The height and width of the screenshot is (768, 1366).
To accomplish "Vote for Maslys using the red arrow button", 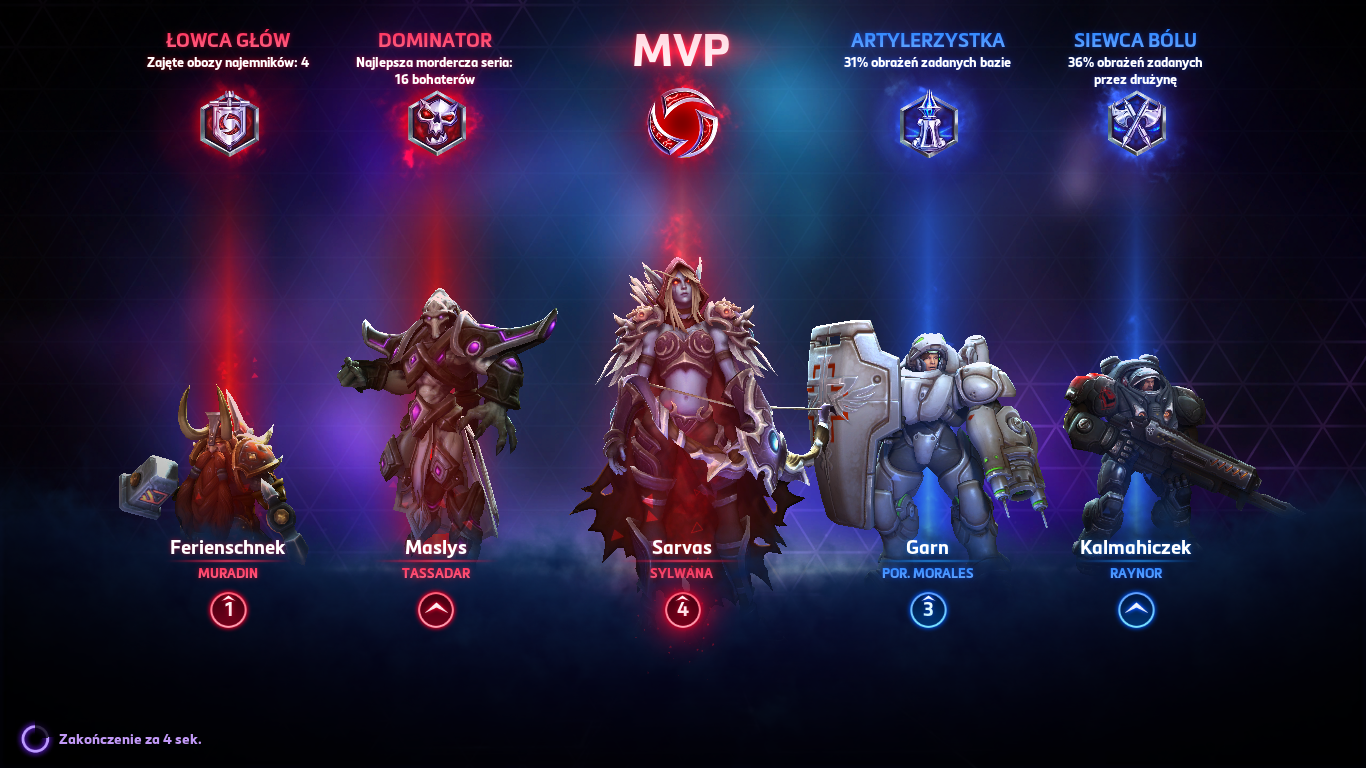I will pyautogui.click(x=434, y=608).
